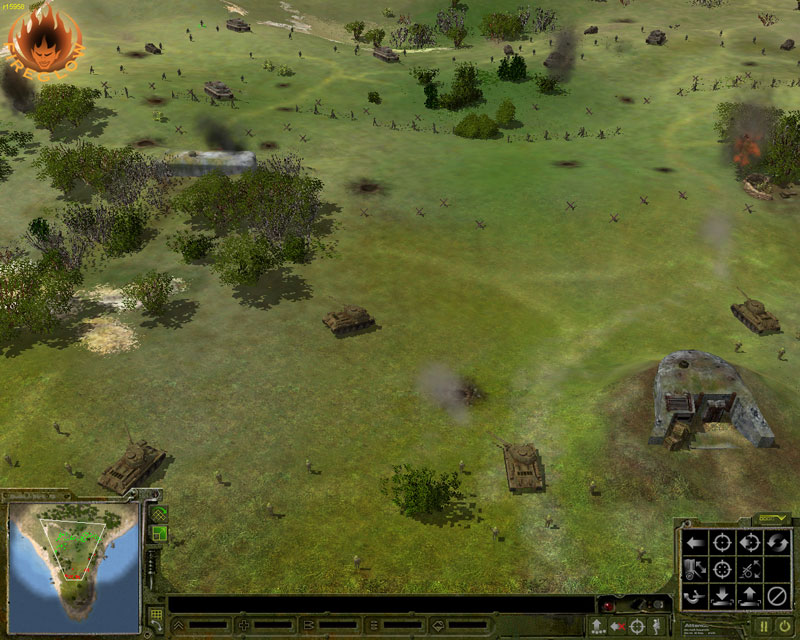800x640 pixels.
Task: Activate the circular arrows rotate command
Action: coord(776,544)
